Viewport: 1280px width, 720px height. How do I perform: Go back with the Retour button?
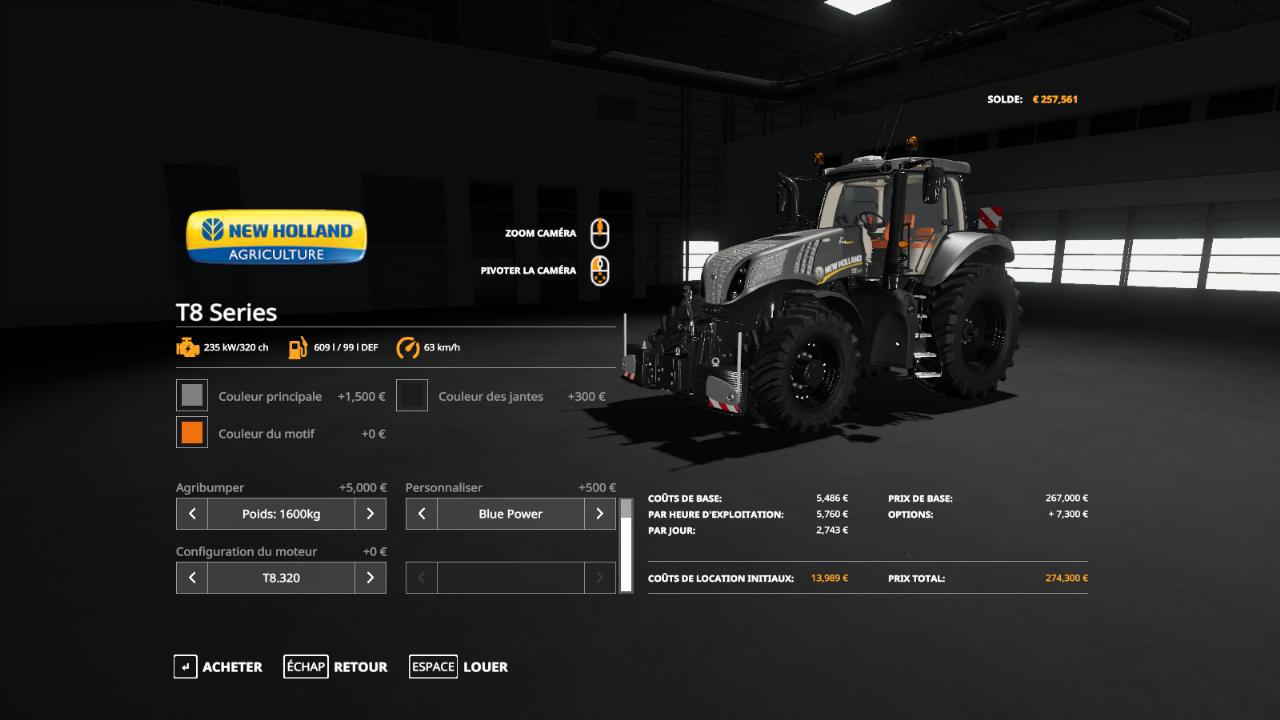(x=335, y=667)
